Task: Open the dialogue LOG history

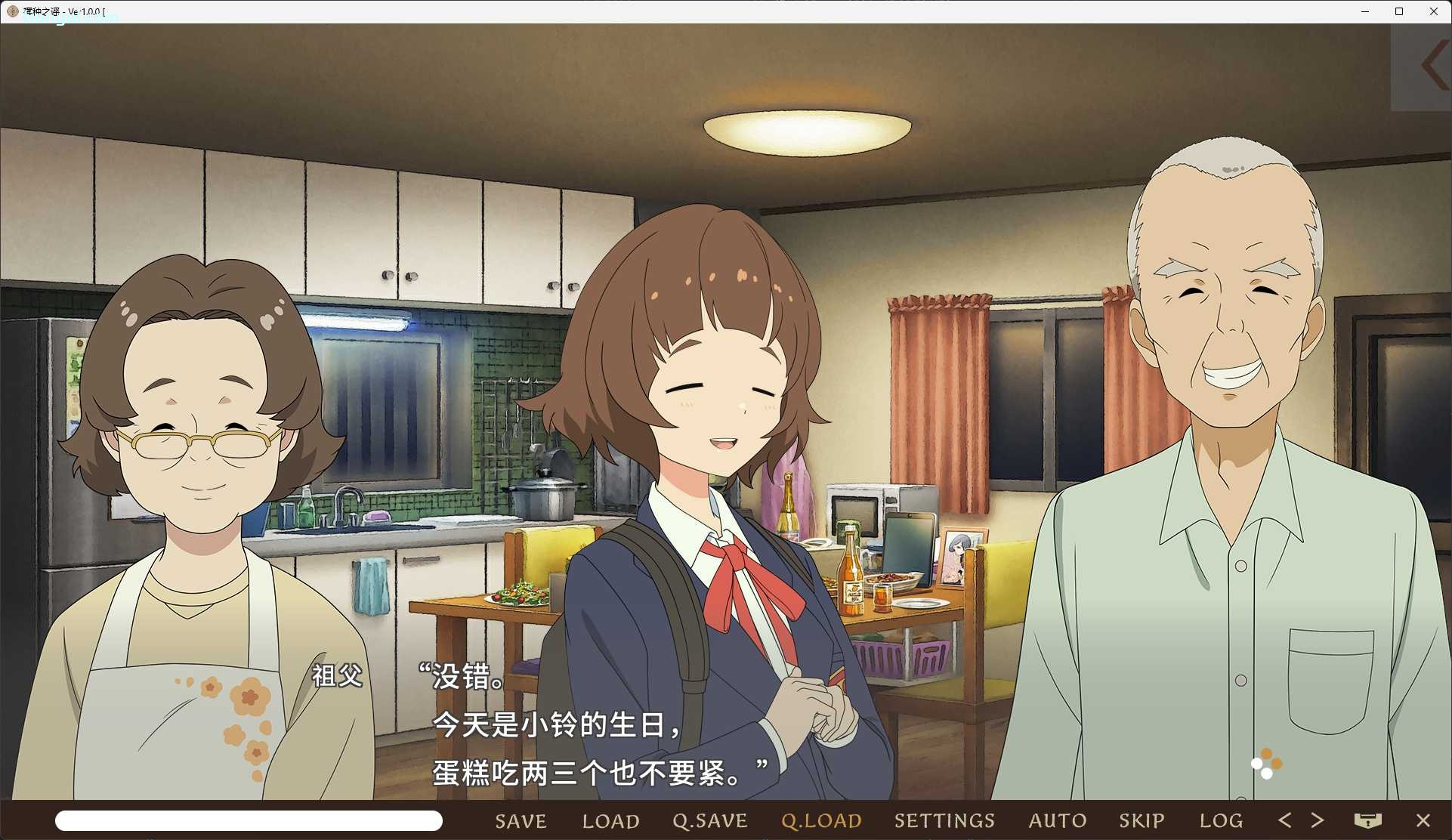Action: [x=1219, y=820]
